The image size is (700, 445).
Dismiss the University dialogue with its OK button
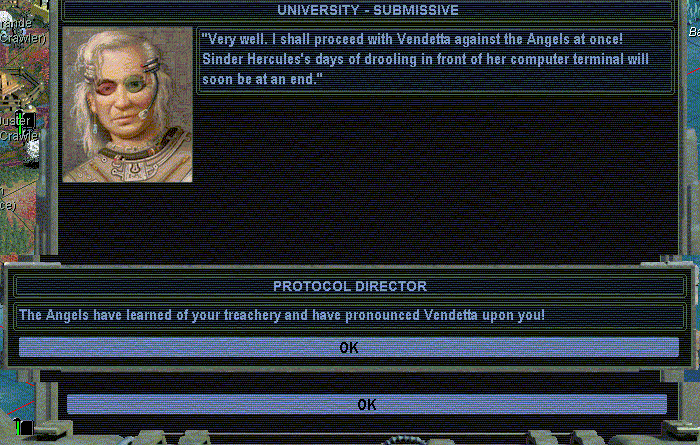366,404
